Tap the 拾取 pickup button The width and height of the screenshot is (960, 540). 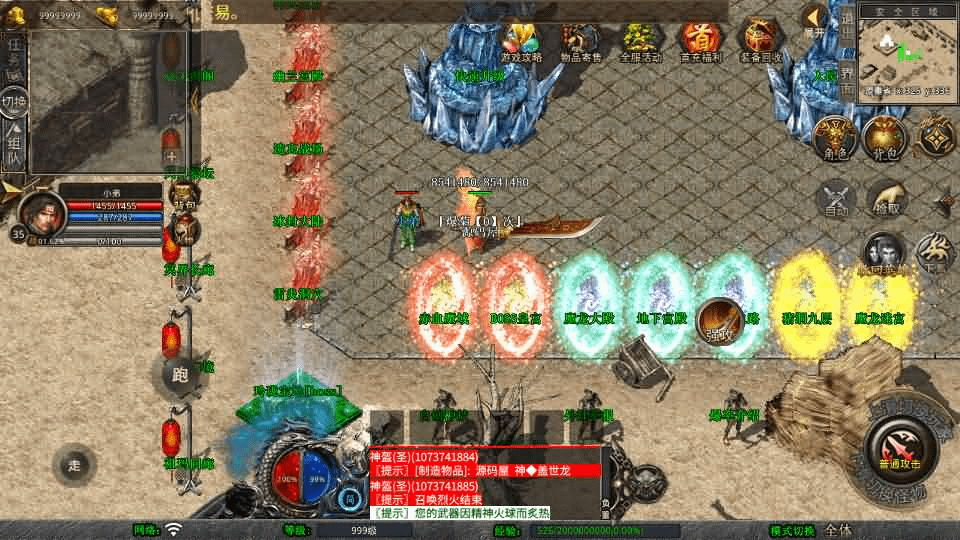pos(886,197)
